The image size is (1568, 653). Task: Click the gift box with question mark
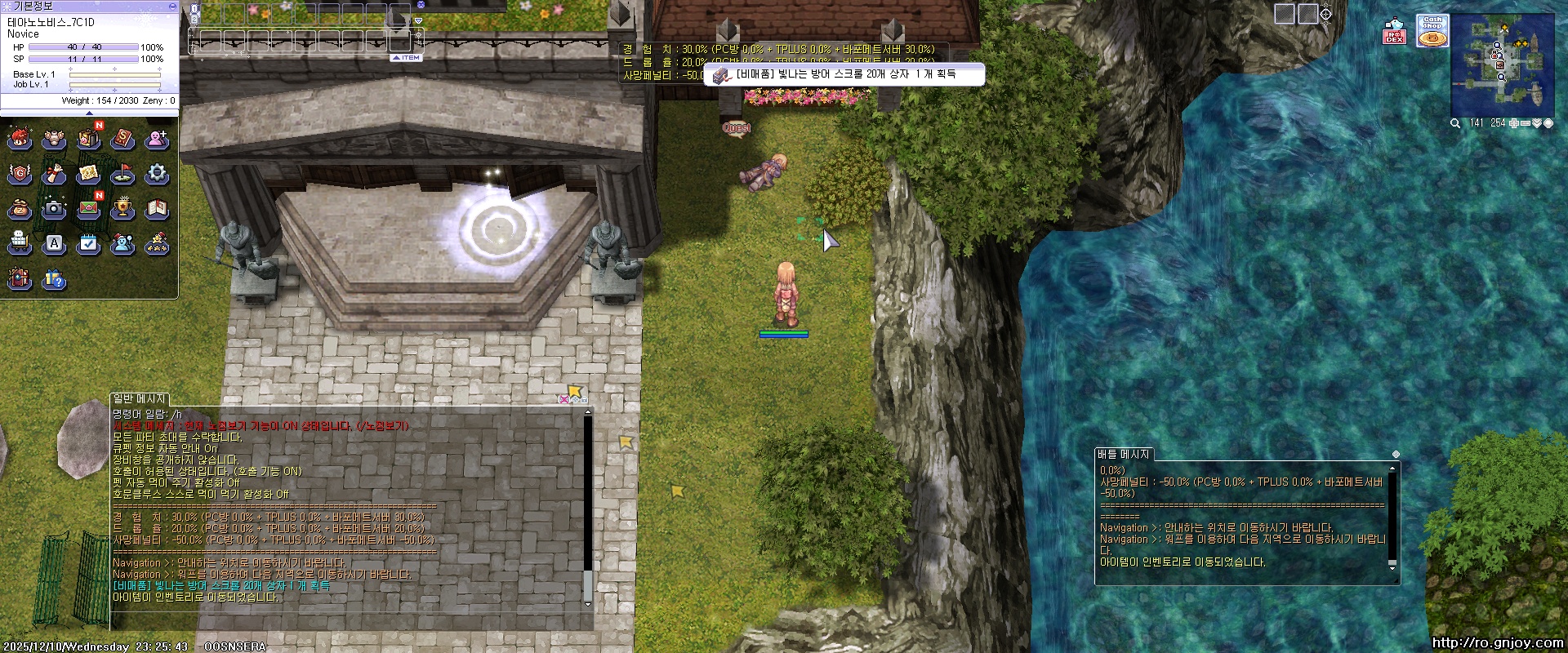coord(54,280)
